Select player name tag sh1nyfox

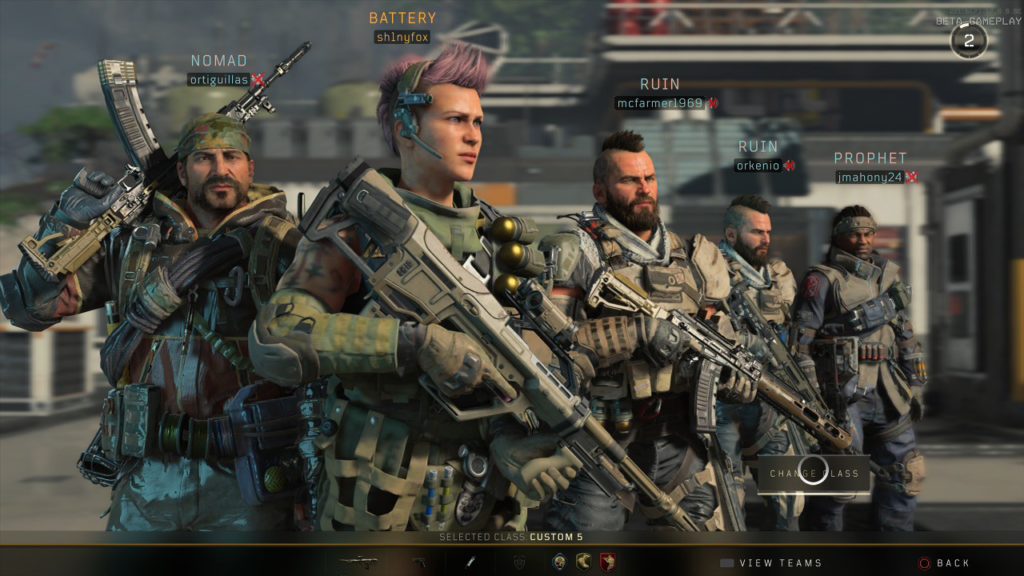[x=402, y=37]
